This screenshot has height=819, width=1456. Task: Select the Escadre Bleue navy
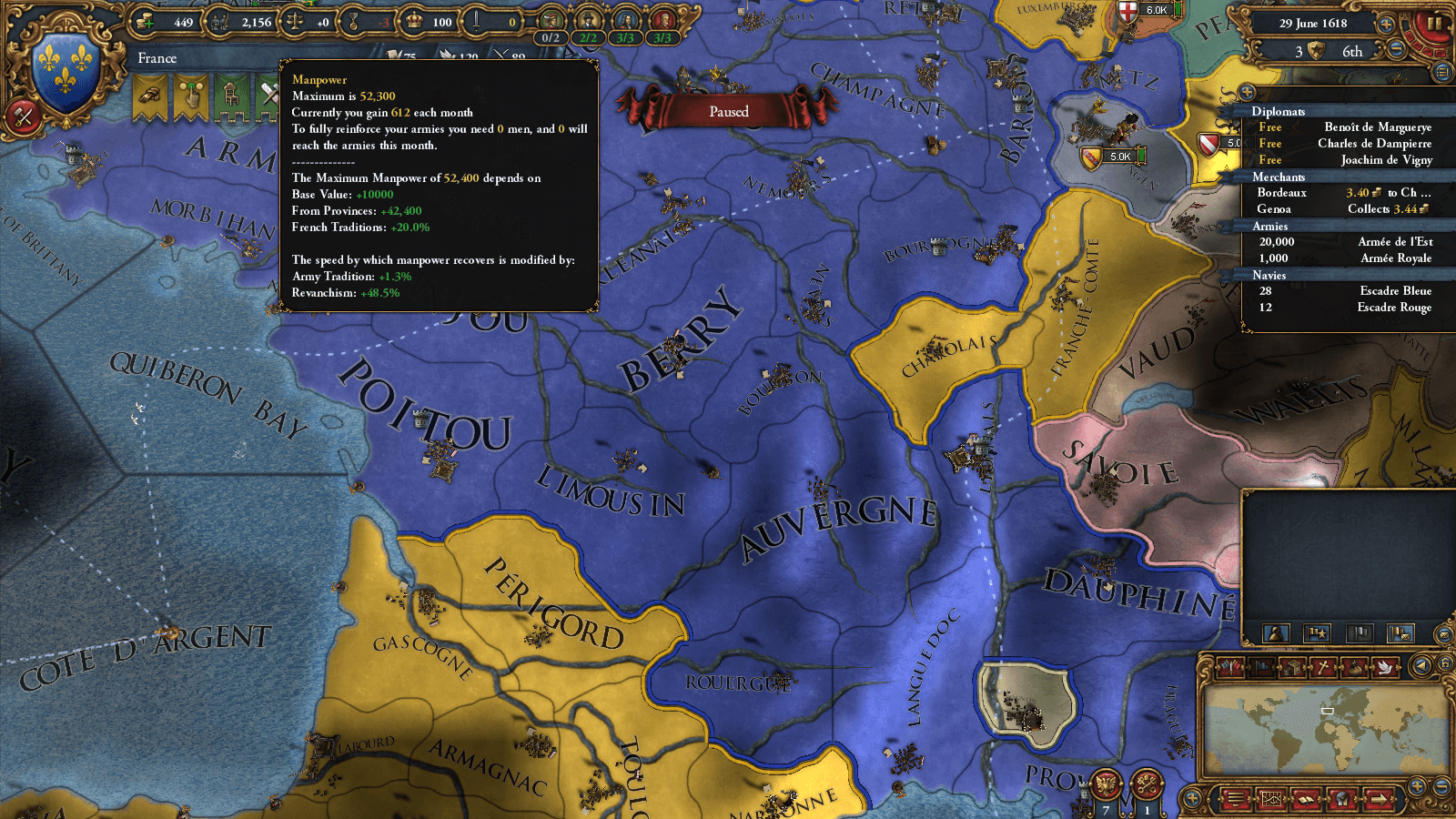pos(1345,291)
